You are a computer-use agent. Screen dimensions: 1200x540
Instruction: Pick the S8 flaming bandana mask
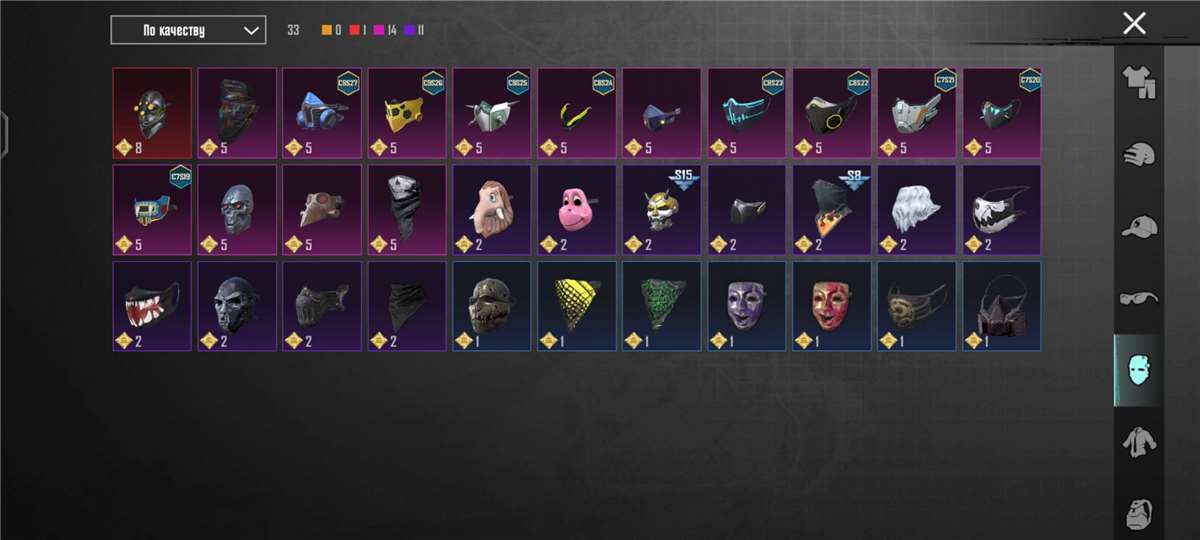click(831, 210)
